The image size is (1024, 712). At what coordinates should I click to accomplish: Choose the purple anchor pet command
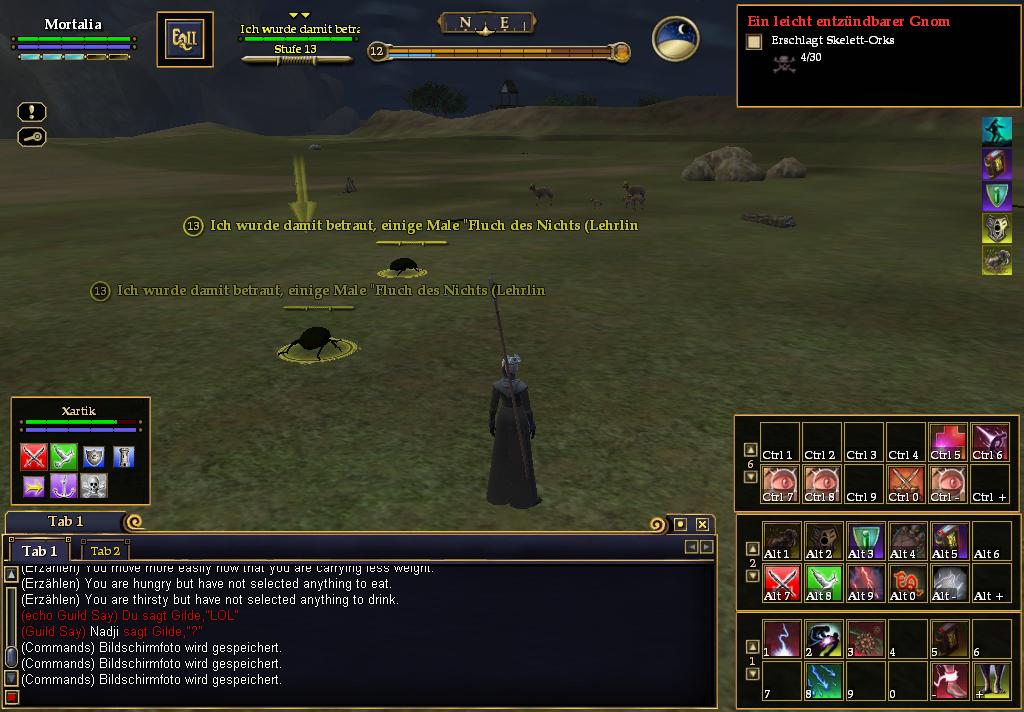pos(64,487)
